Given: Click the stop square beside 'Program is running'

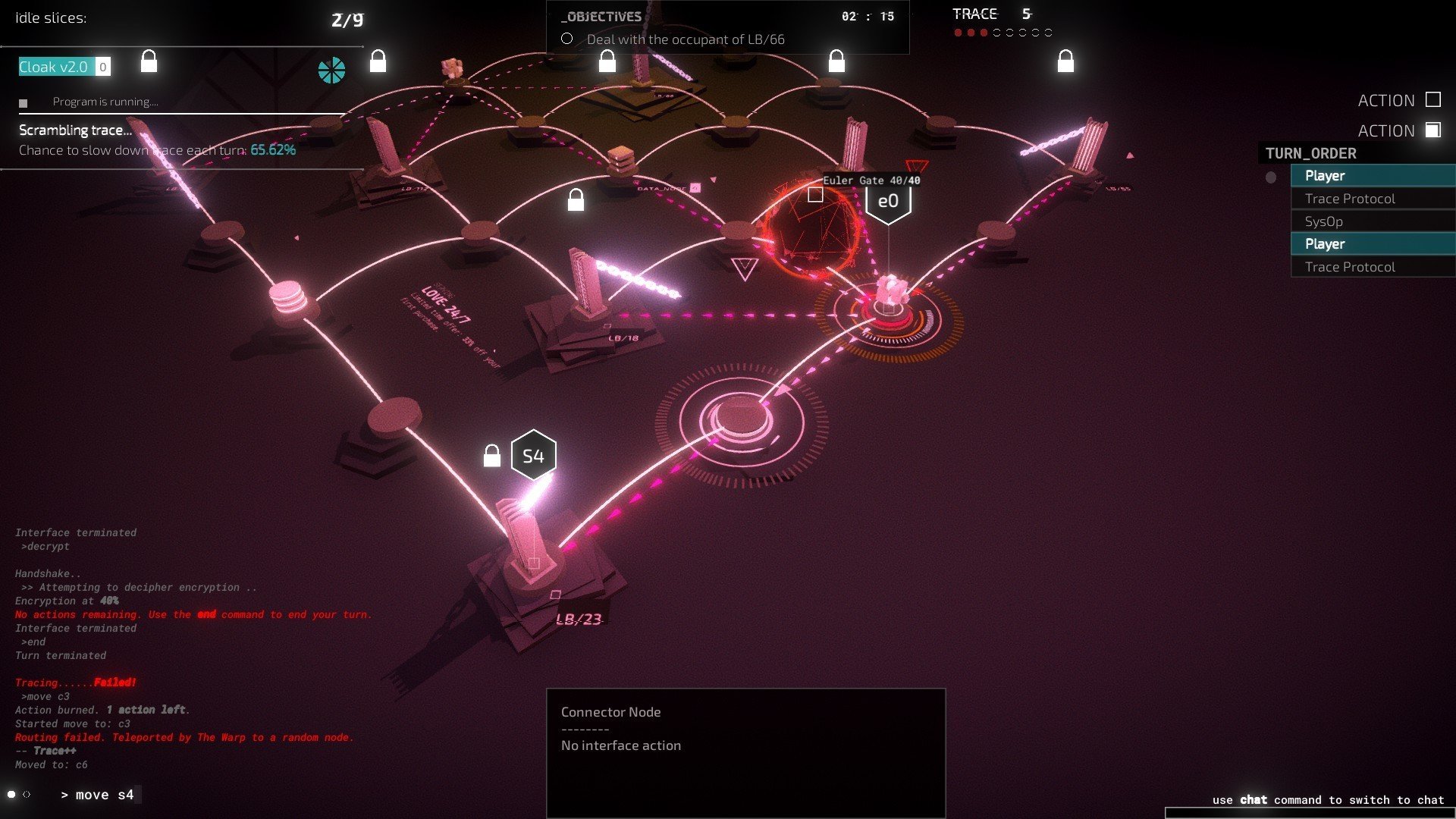Looking at the screenshot, I should coord(24,103).
